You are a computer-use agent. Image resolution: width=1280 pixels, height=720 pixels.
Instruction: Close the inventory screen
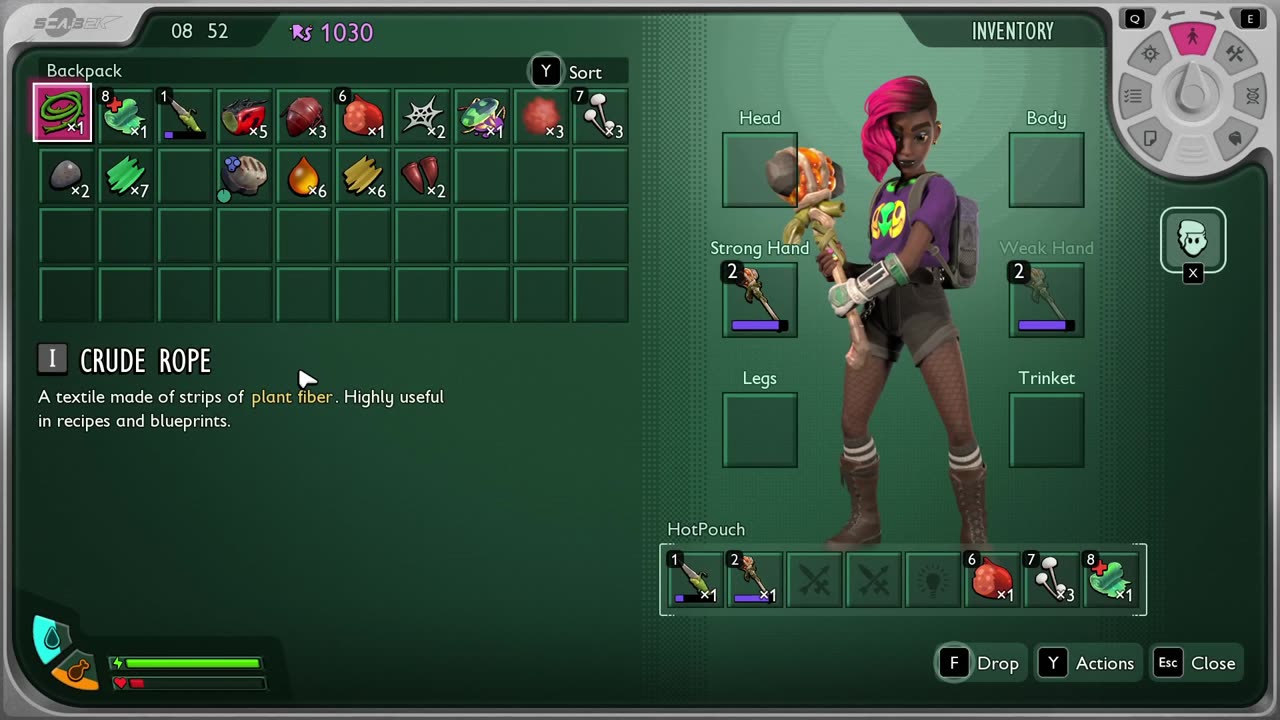[x=1197, y=663]
